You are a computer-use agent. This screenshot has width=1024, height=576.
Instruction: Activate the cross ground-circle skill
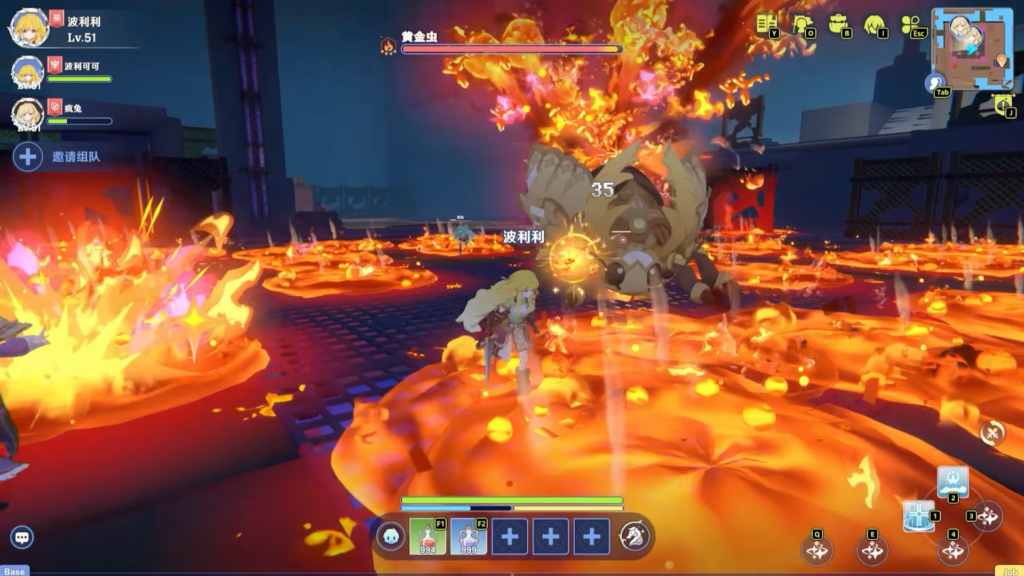pos(917,516)
